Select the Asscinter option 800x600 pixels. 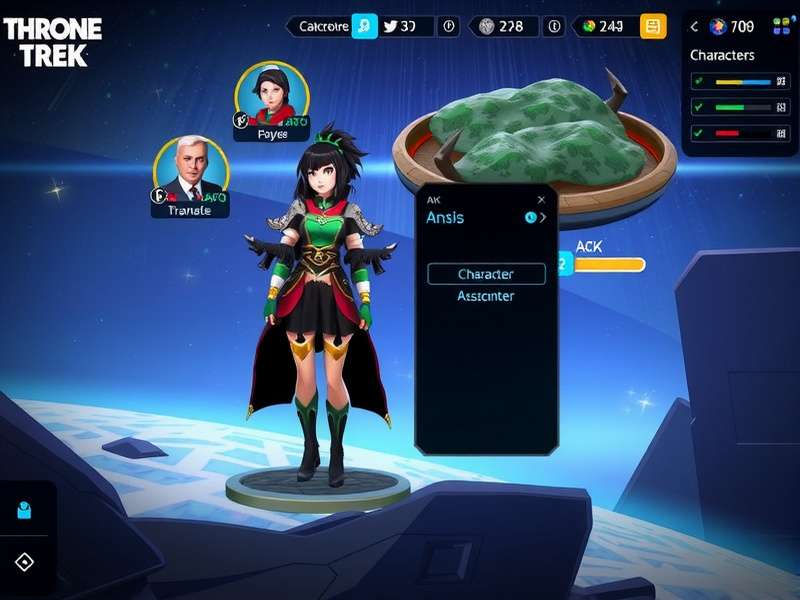click(485, 296)
